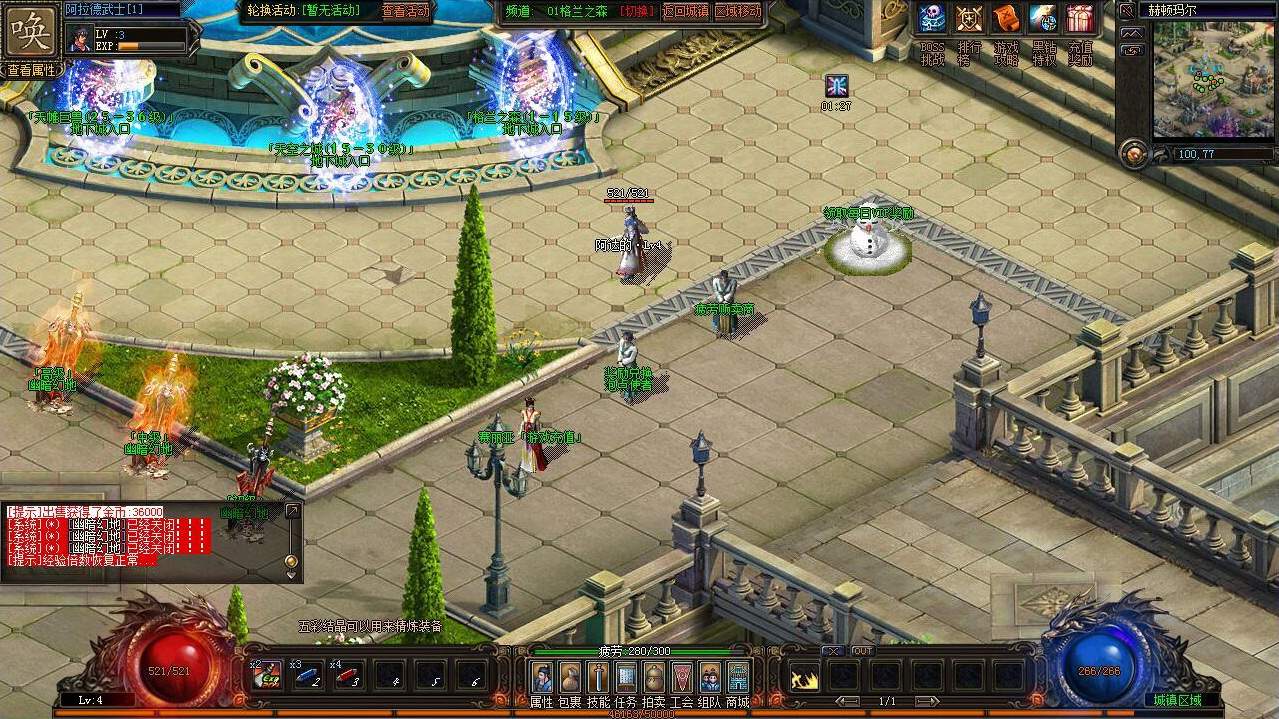Claim rewards via the 充值奖励 gift icon
The image size is (1279, 719).
point(1080,19)
